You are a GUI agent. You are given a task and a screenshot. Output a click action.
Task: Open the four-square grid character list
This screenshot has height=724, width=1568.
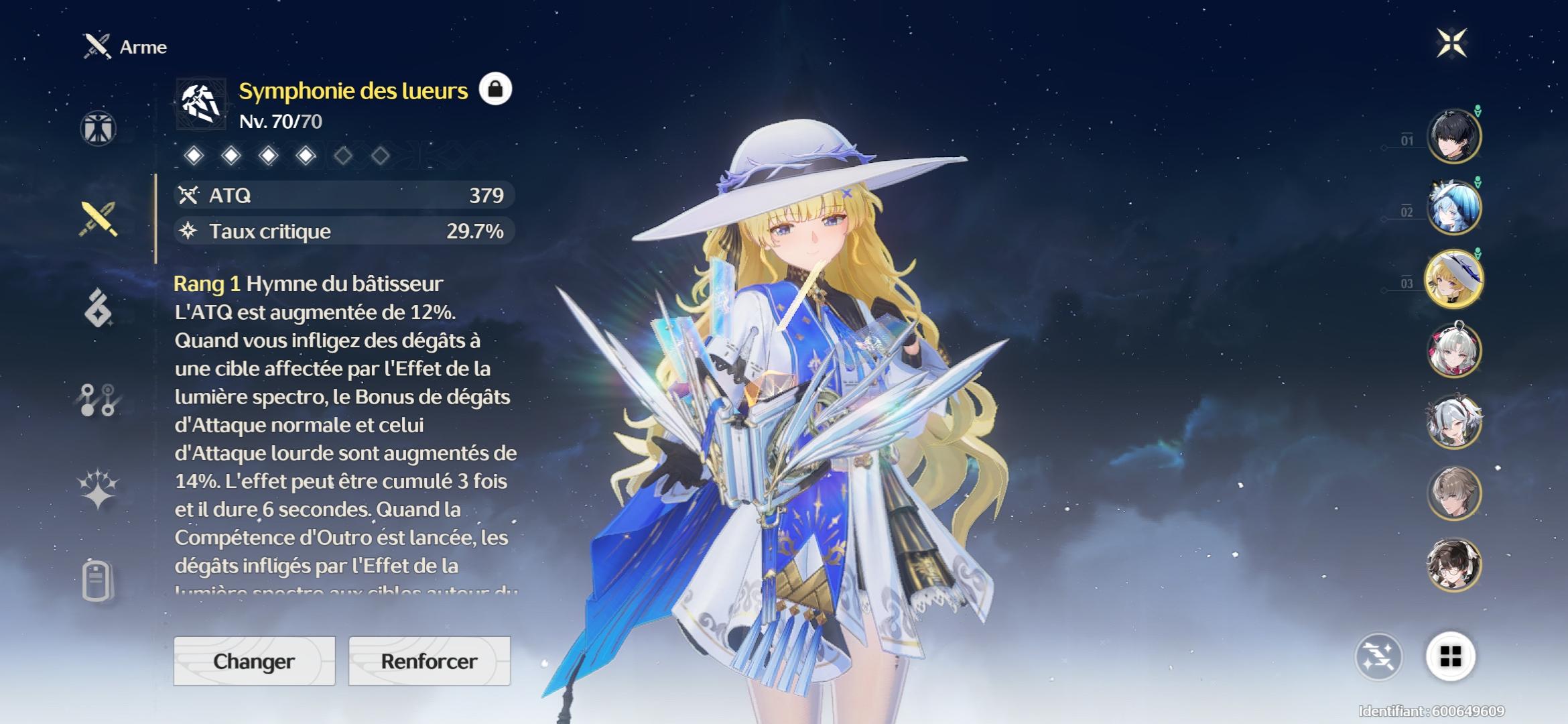coord(1450,656)
